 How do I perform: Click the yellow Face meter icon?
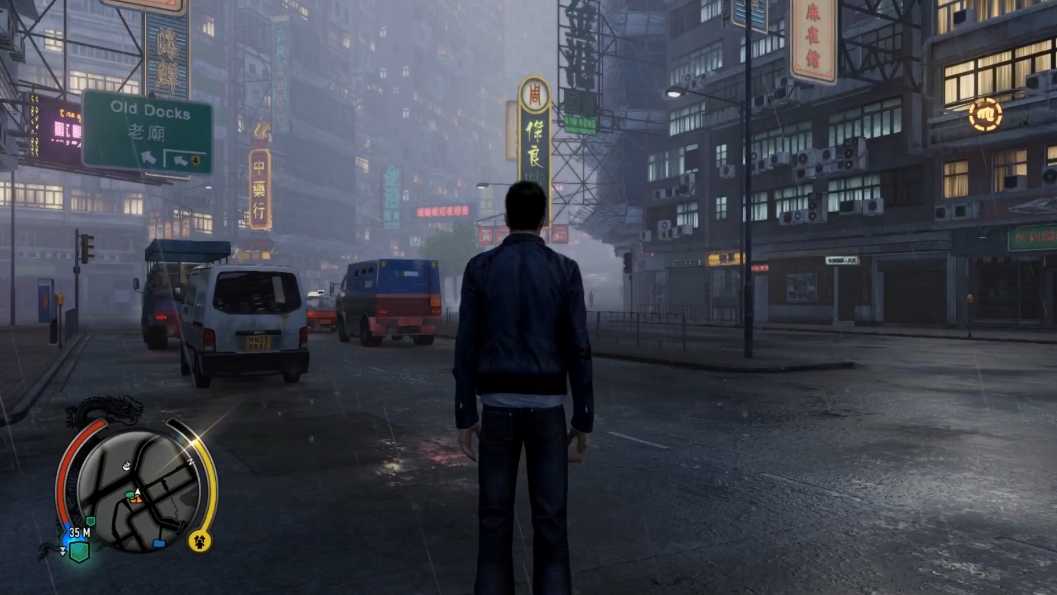(199, 541)
